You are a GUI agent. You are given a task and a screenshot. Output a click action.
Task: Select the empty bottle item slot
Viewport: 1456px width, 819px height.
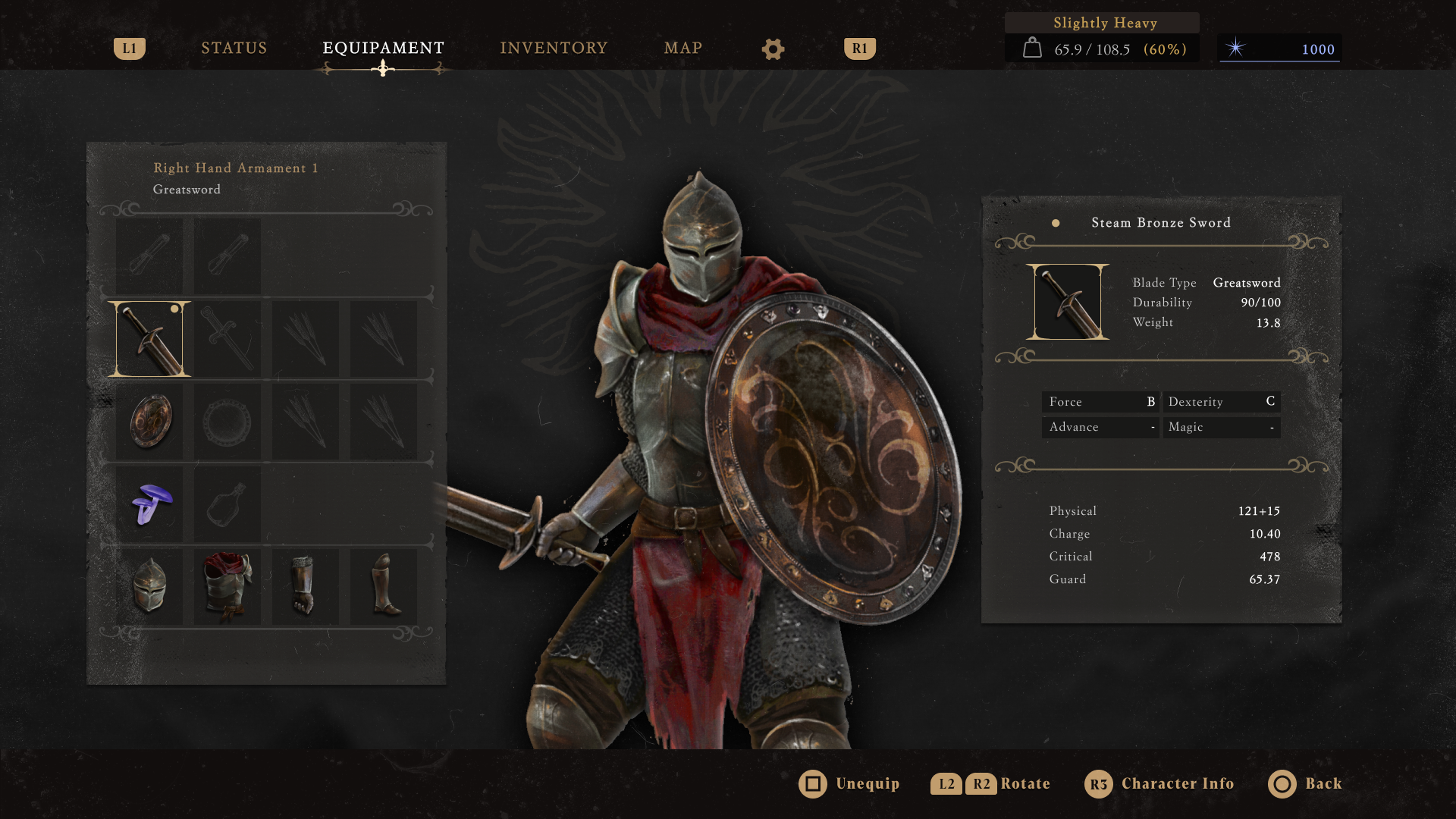pos(227,504)
